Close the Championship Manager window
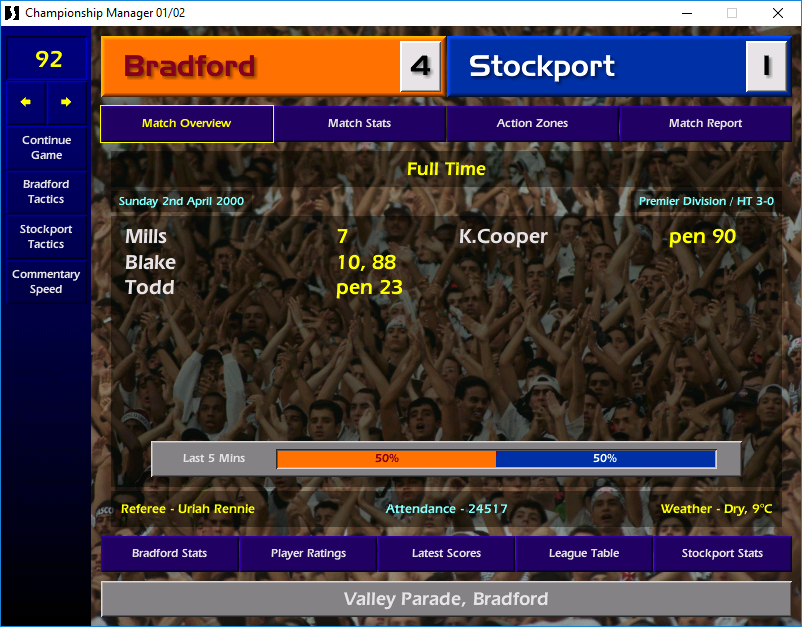Viewport: 802px width, 627px height. point(778,13)
